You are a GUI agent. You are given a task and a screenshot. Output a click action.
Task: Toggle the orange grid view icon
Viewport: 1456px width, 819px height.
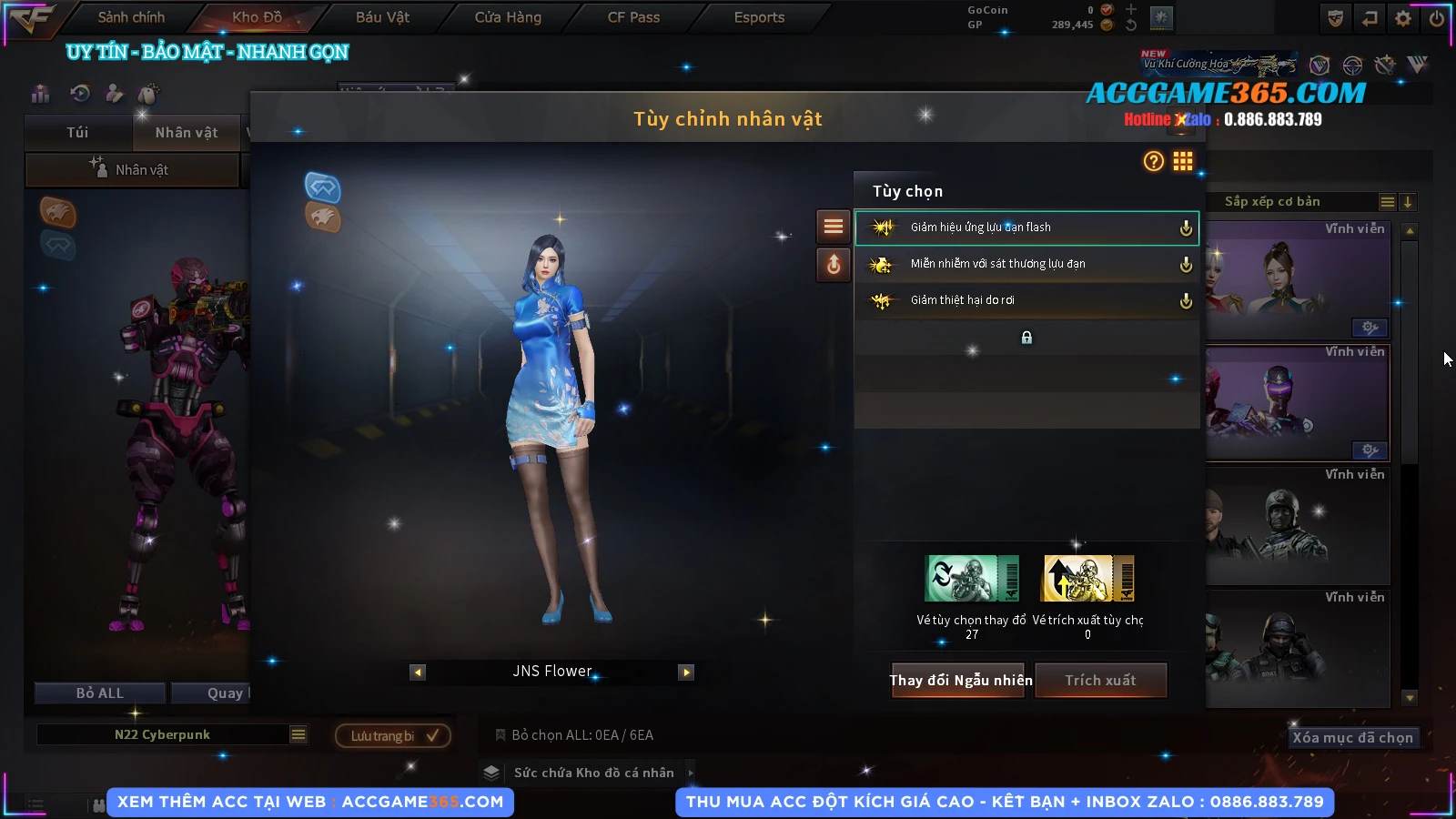click(1182, 162)
